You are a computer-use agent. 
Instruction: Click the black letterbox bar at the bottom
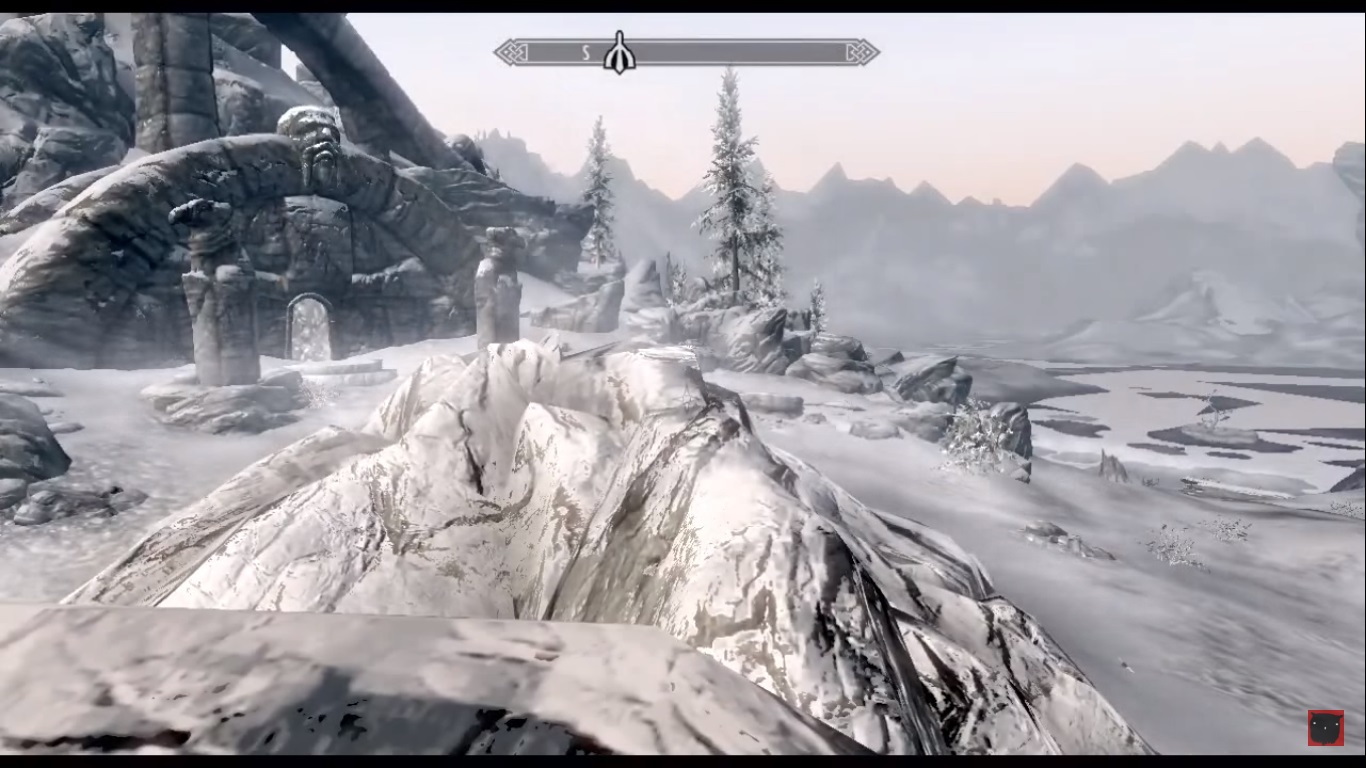click(x=683, y=760)
